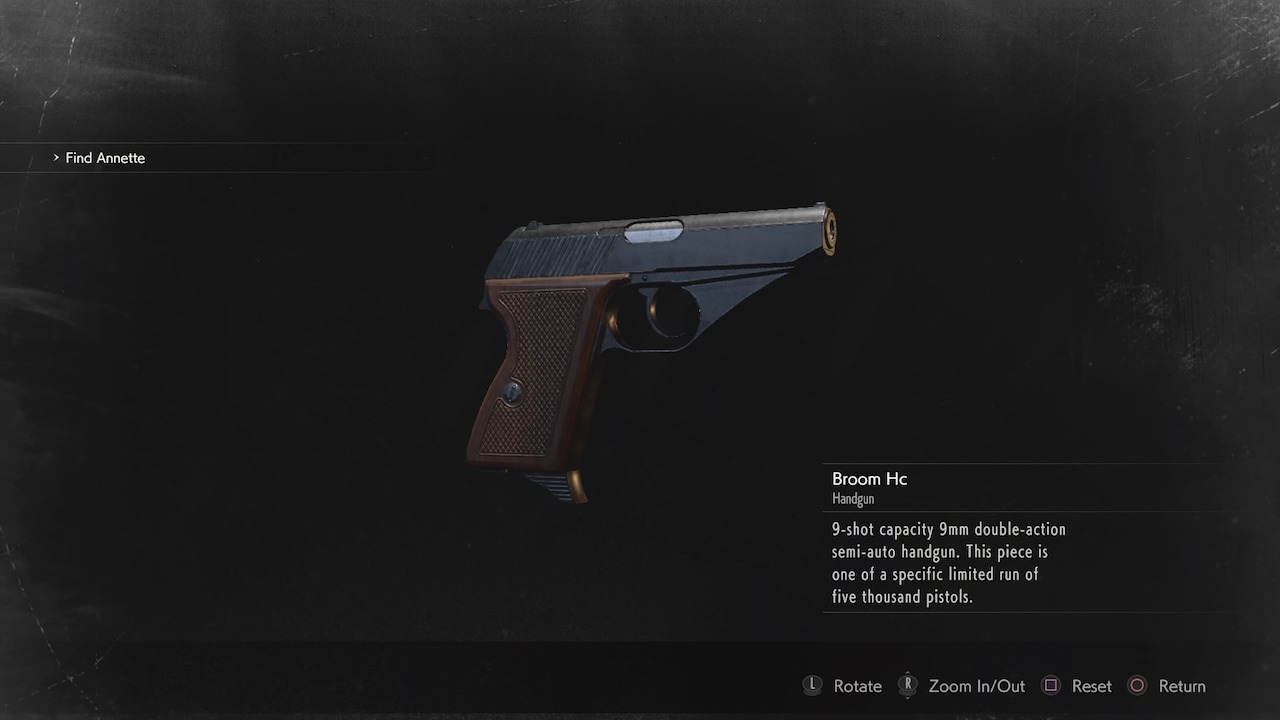Viewport: 1280px width, 720px height.
Task: Click the Circle button Return icon
Action: (1137, 686)
